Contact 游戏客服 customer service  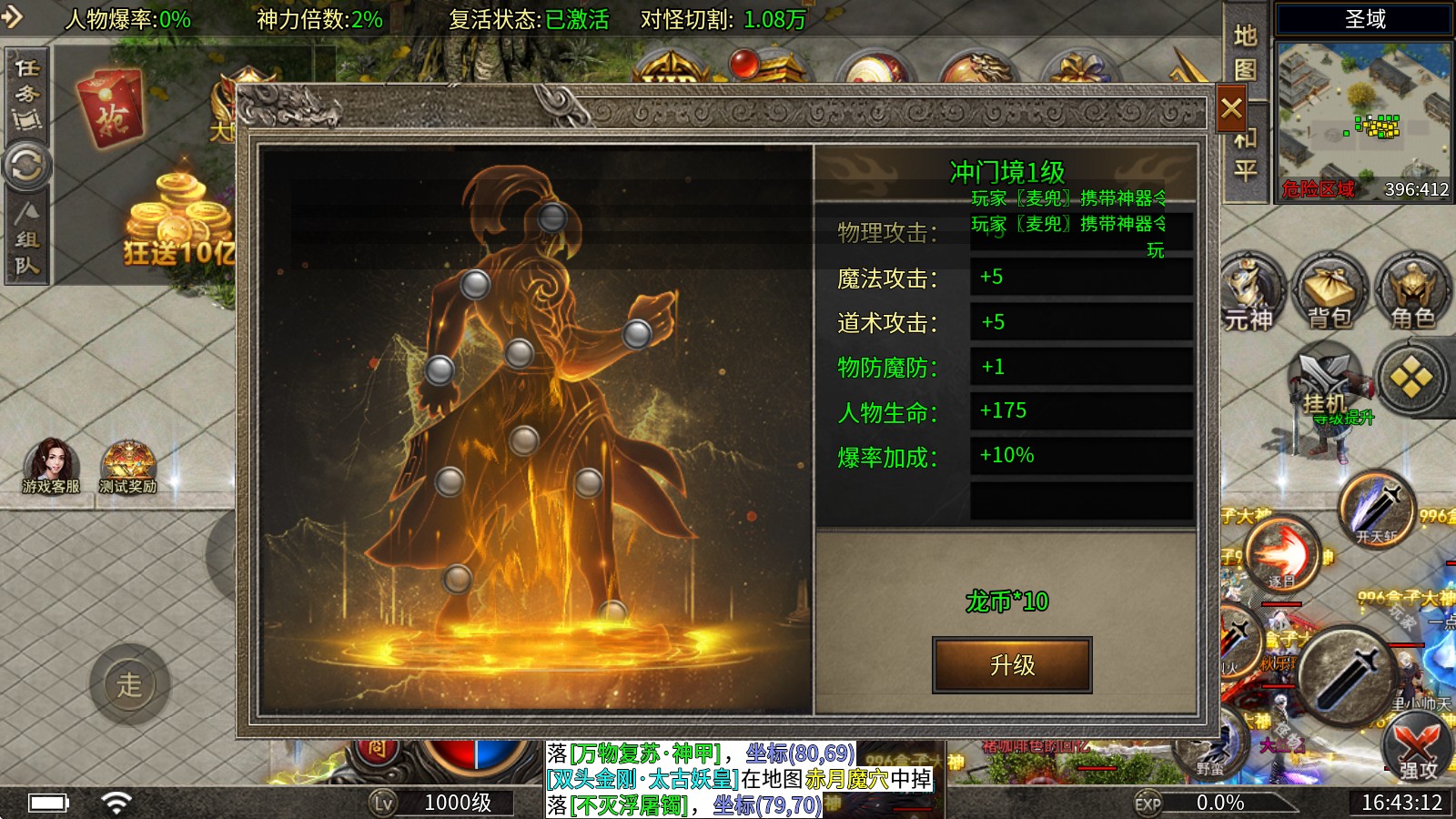[x=51, y=466]
